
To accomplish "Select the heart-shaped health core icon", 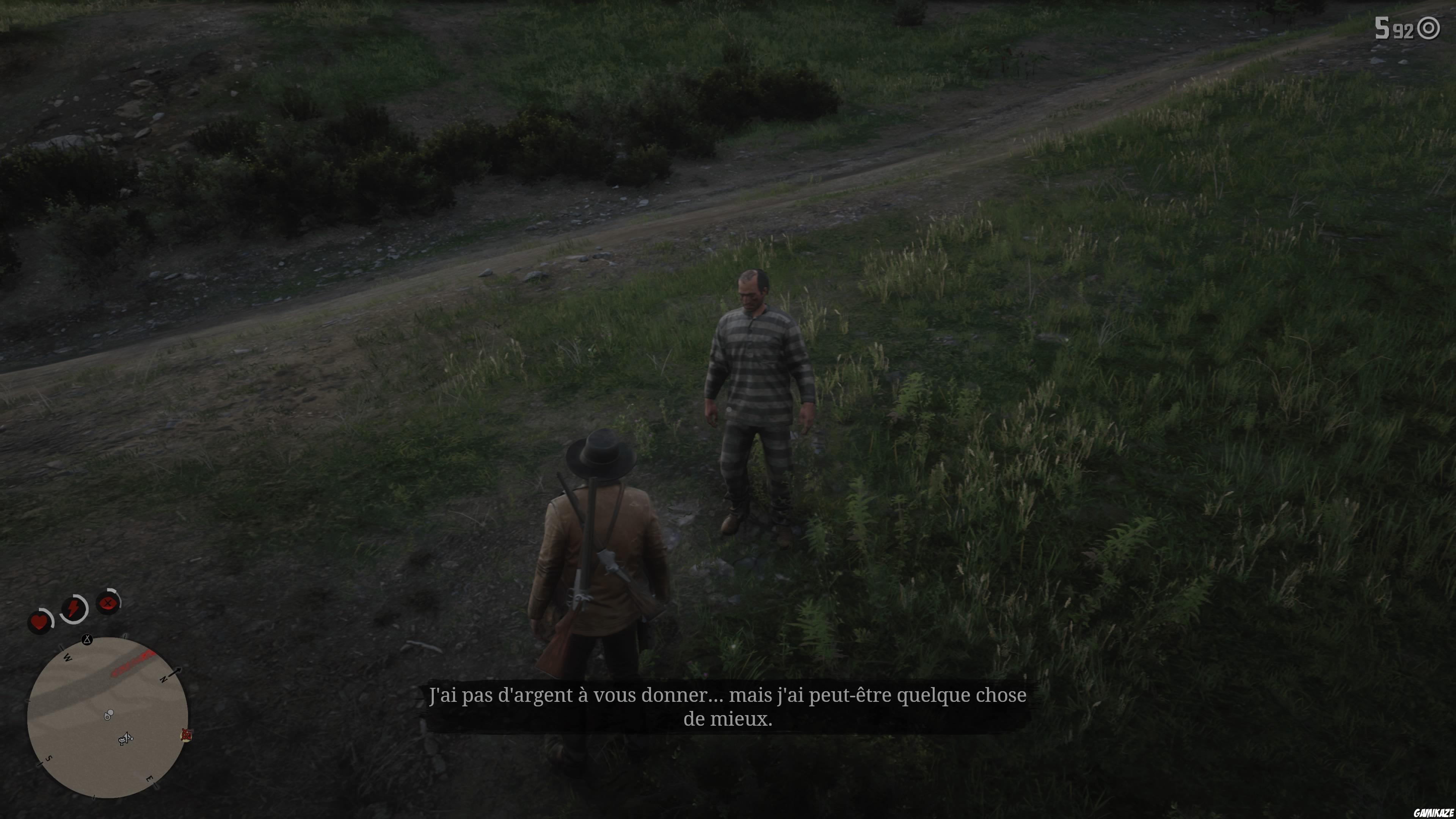I will 39,622.
